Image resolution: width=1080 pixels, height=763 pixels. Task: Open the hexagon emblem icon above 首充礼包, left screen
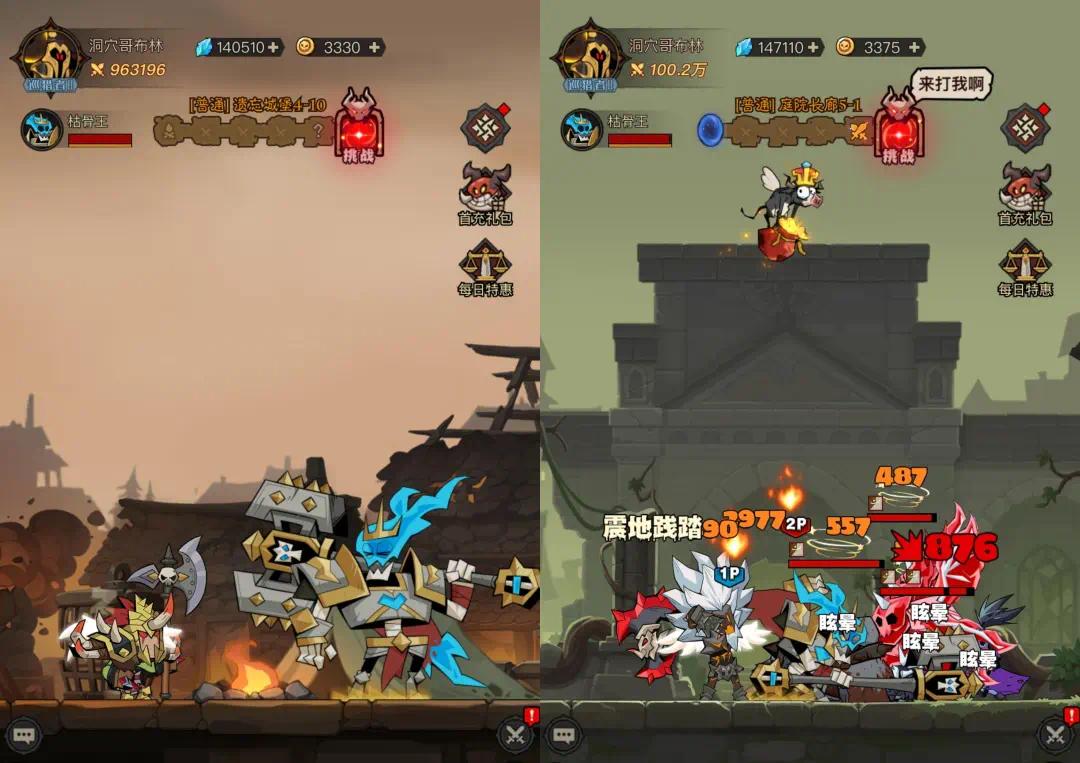pyautogui.click(x=485, y=127)
